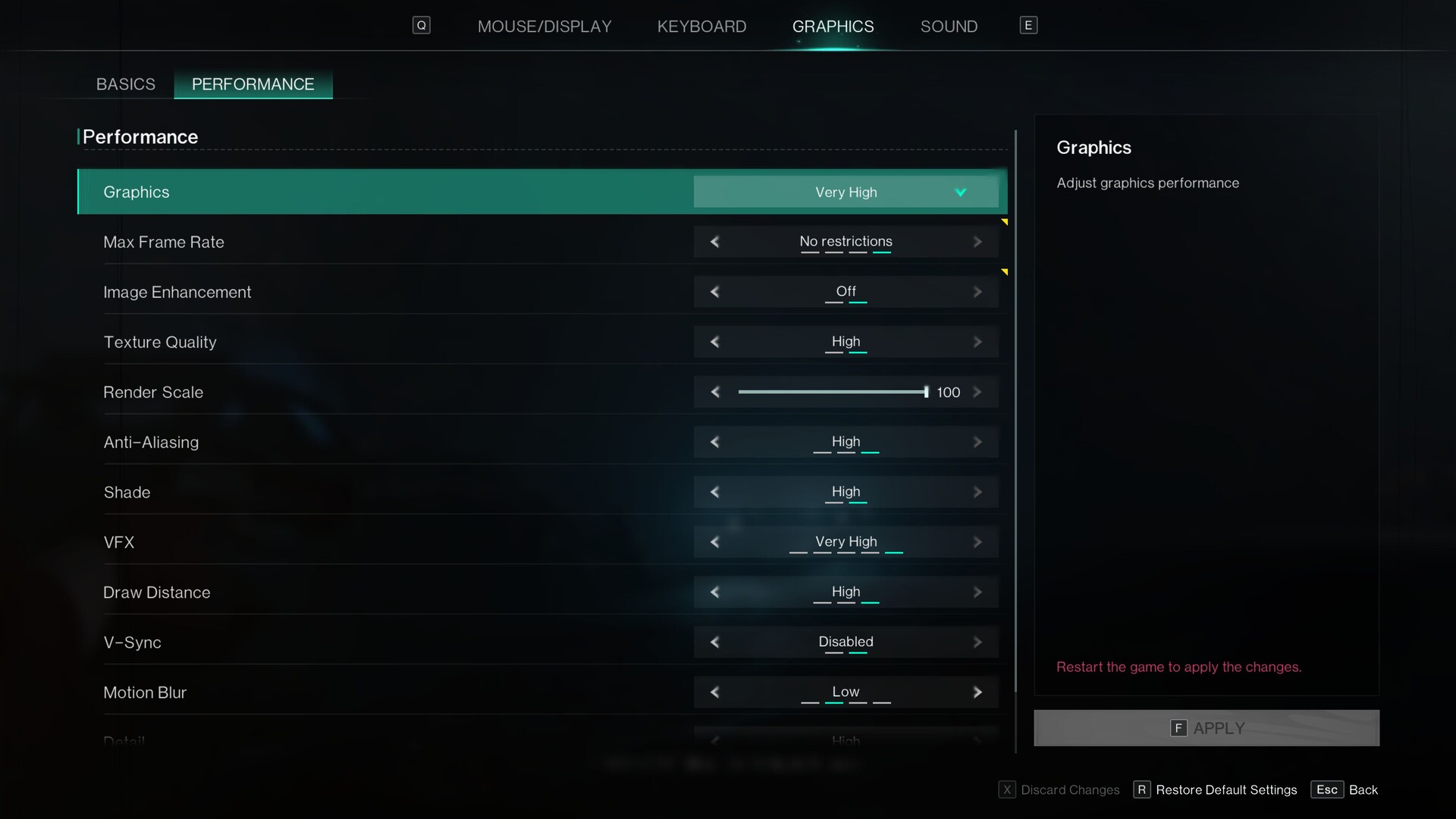This screenshot has height=819, width=1456.
Task: Open the Keyboard settings tab
Action: [701, 27]
